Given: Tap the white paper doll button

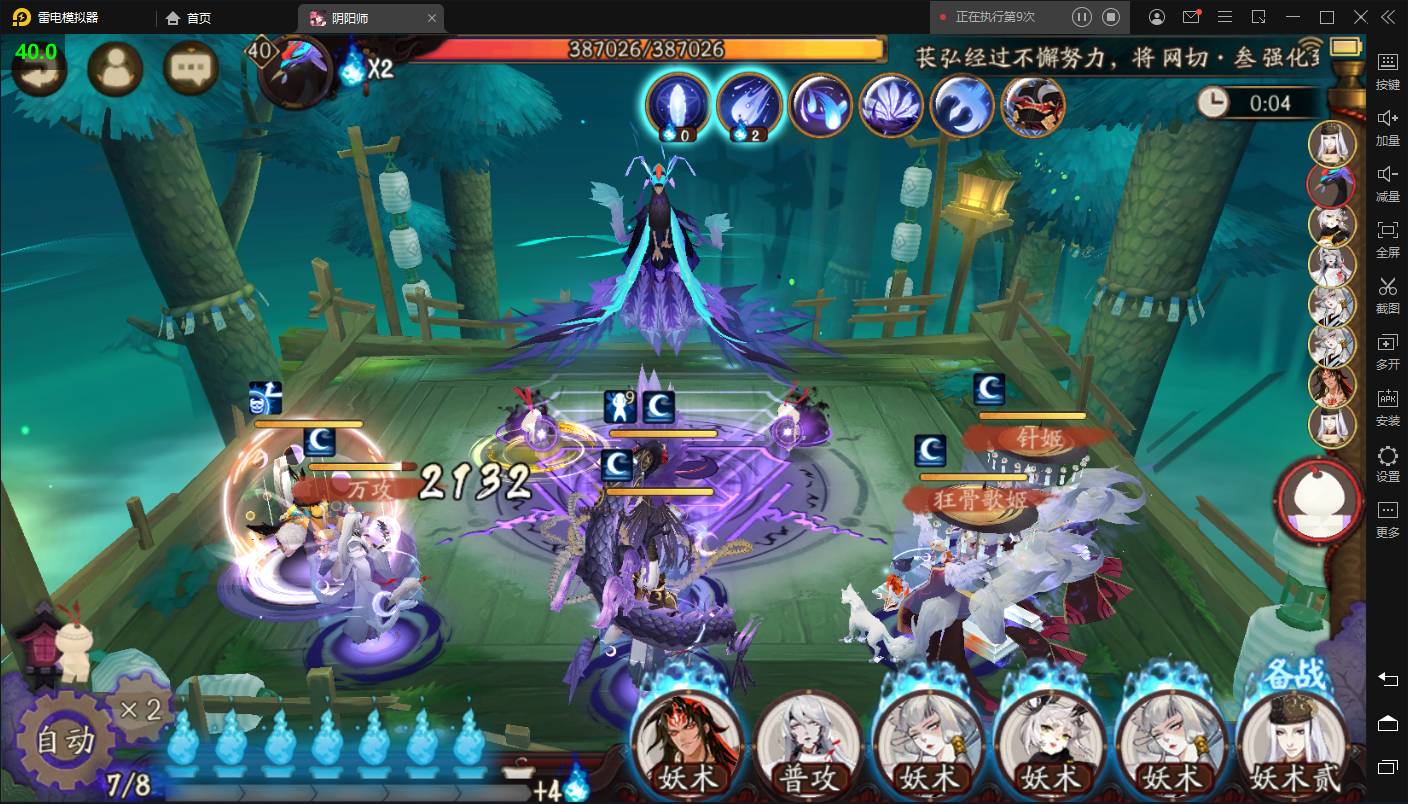Looking at the screenshot, I should point(1318,500).
